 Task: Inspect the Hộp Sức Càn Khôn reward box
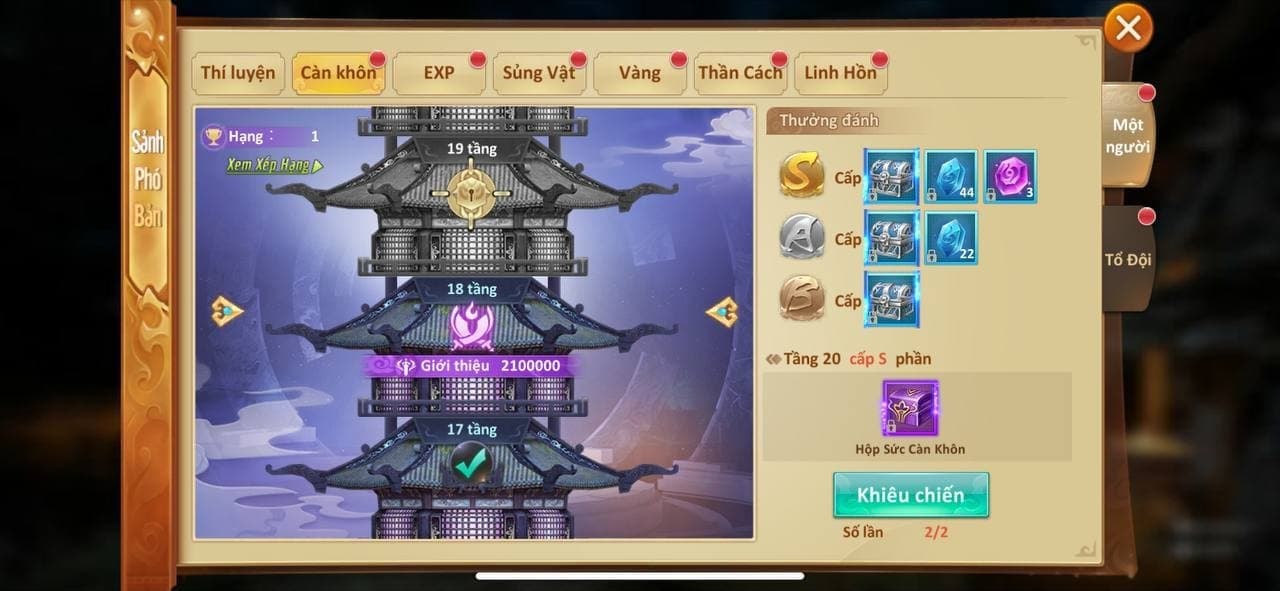(x=910, y=408)
